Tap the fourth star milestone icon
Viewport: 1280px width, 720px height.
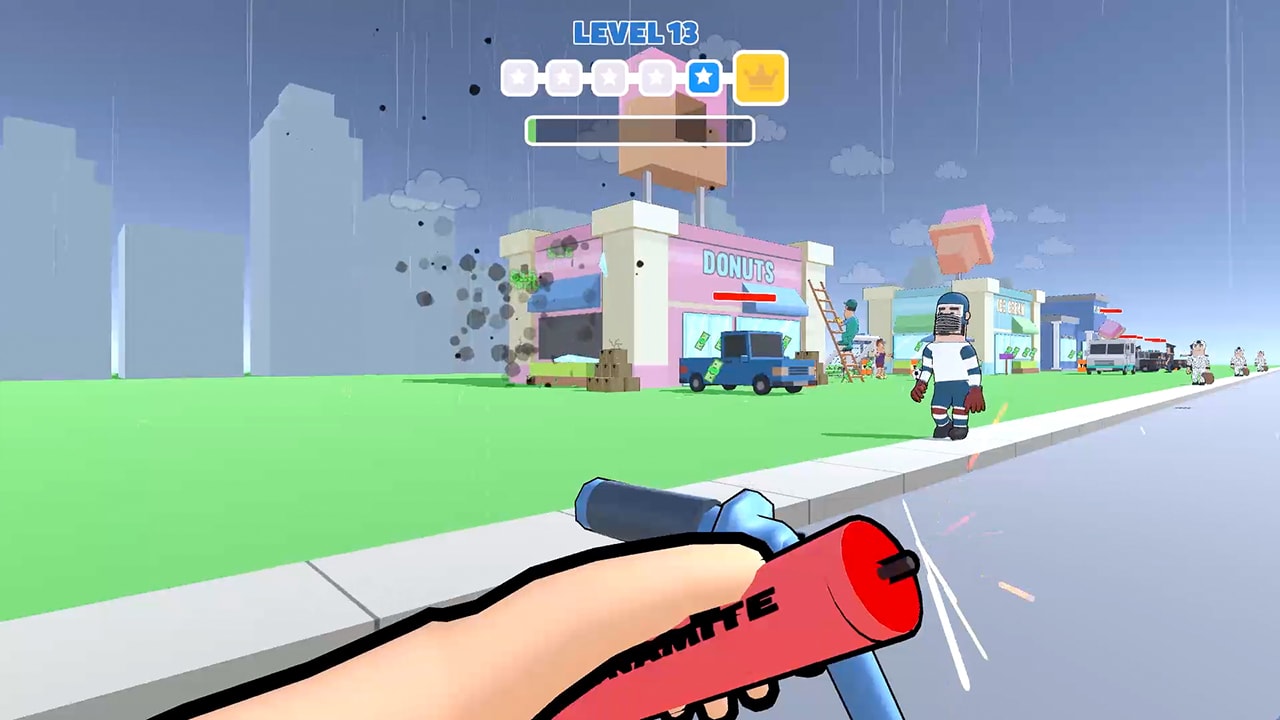[655, 77]
